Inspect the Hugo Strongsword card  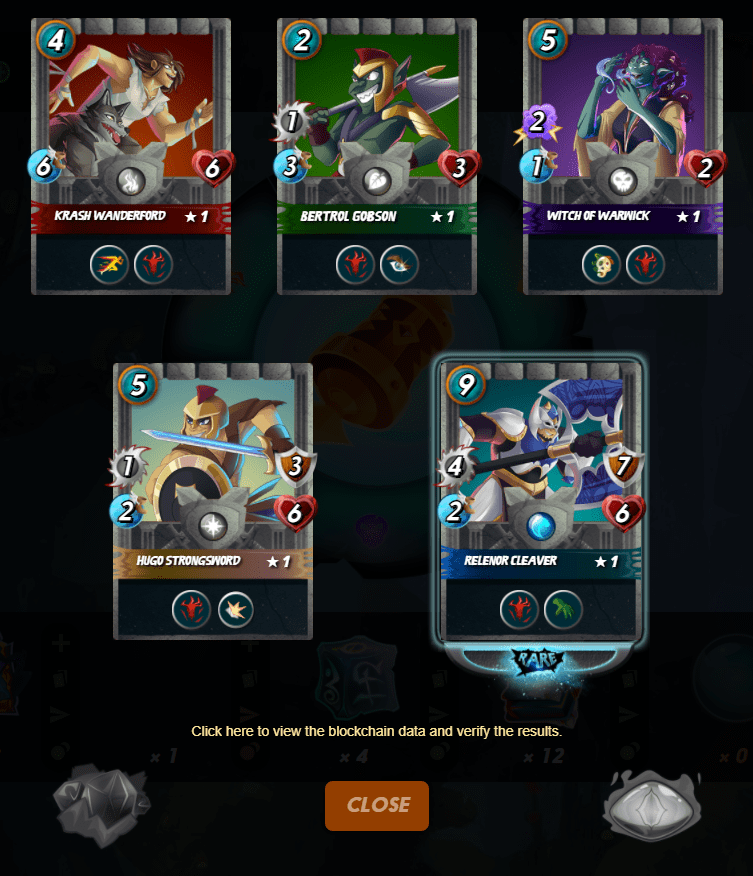point(213,500)
